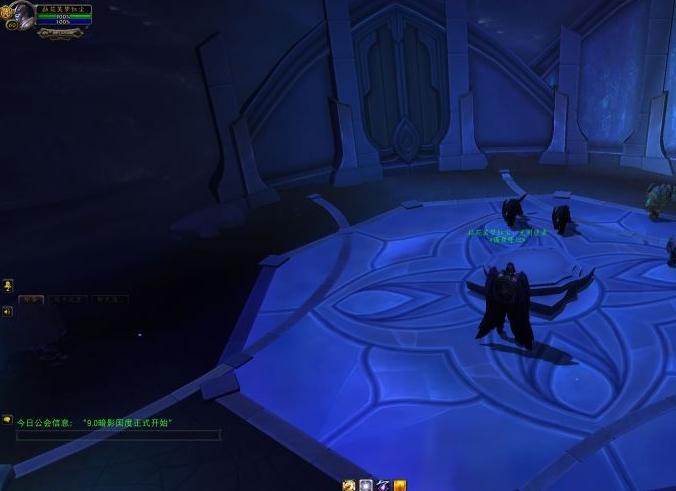Switch to the third chat tab
Viewport: 676px width, 491px height.
(x=110, y=299)
